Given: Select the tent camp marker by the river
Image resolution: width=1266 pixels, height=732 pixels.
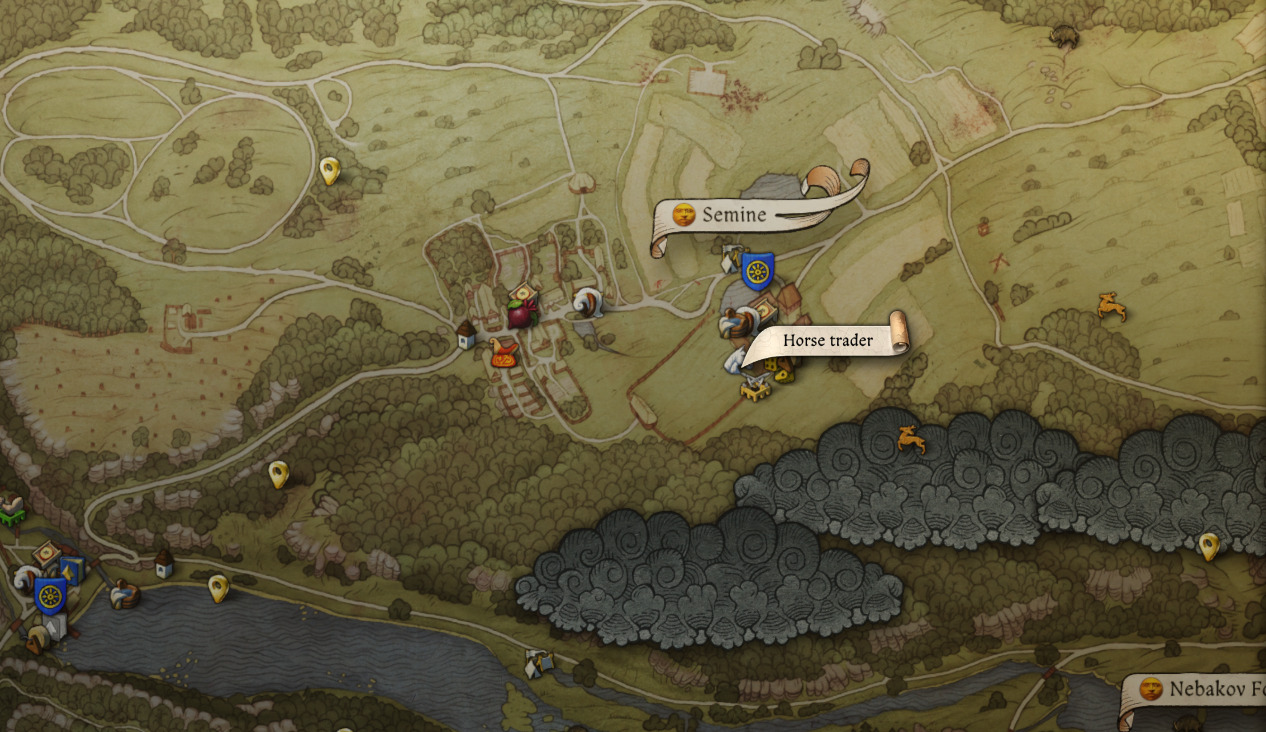Looking at the screenshot, I should coord(538,662).
